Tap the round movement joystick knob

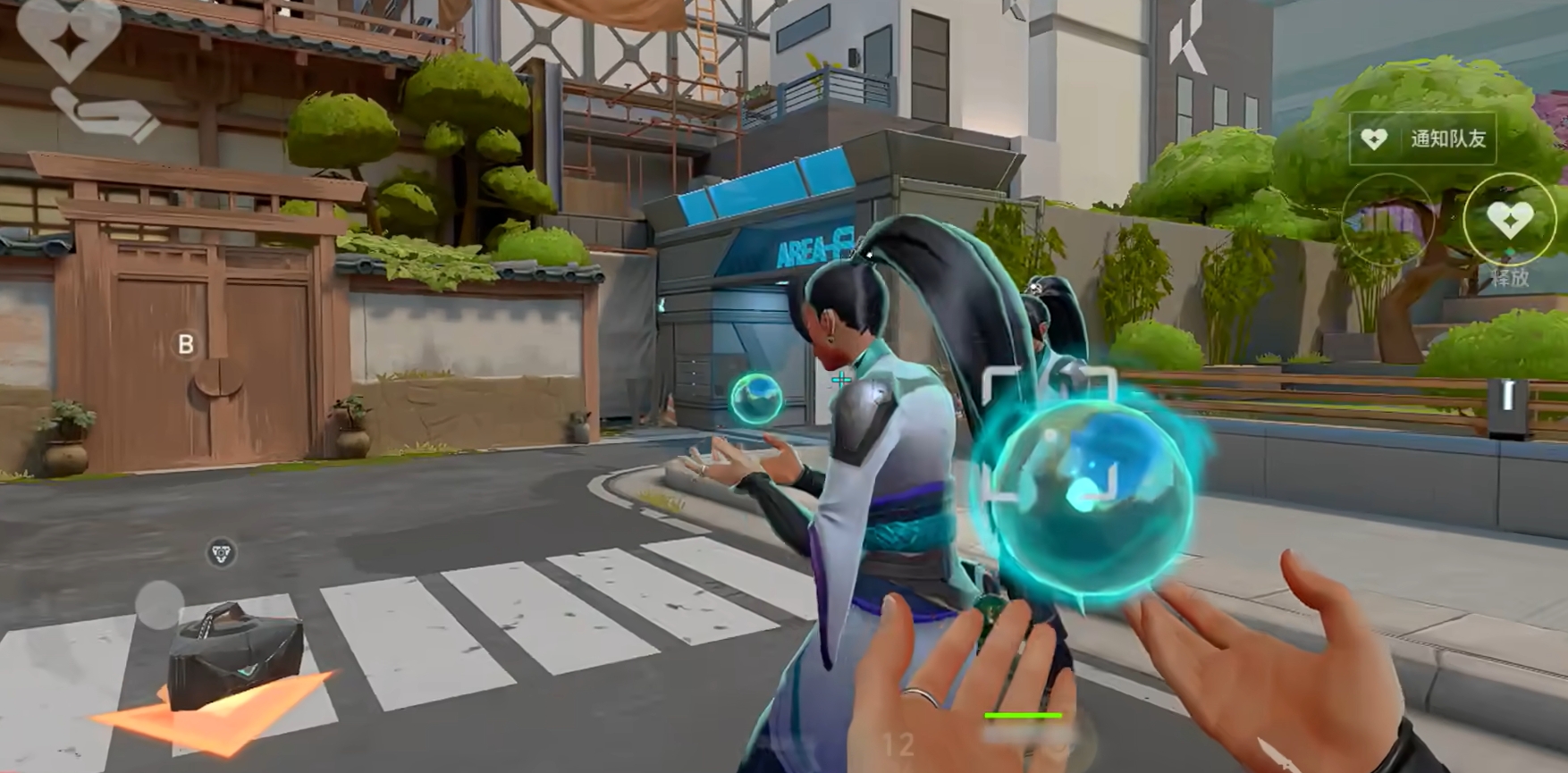160,604
